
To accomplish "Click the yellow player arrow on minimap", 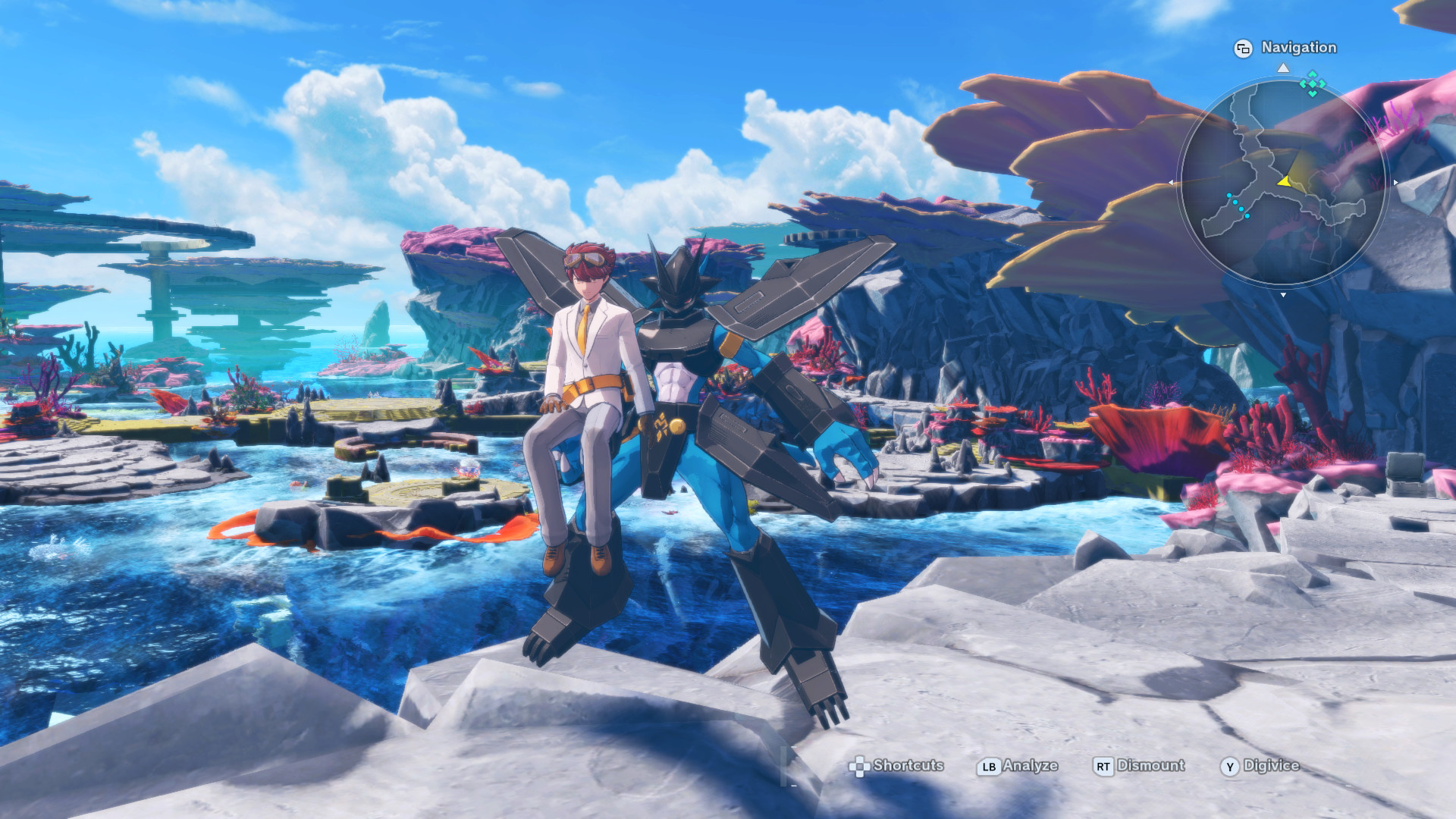I will pyautogui.click(x=1284, y=181).
